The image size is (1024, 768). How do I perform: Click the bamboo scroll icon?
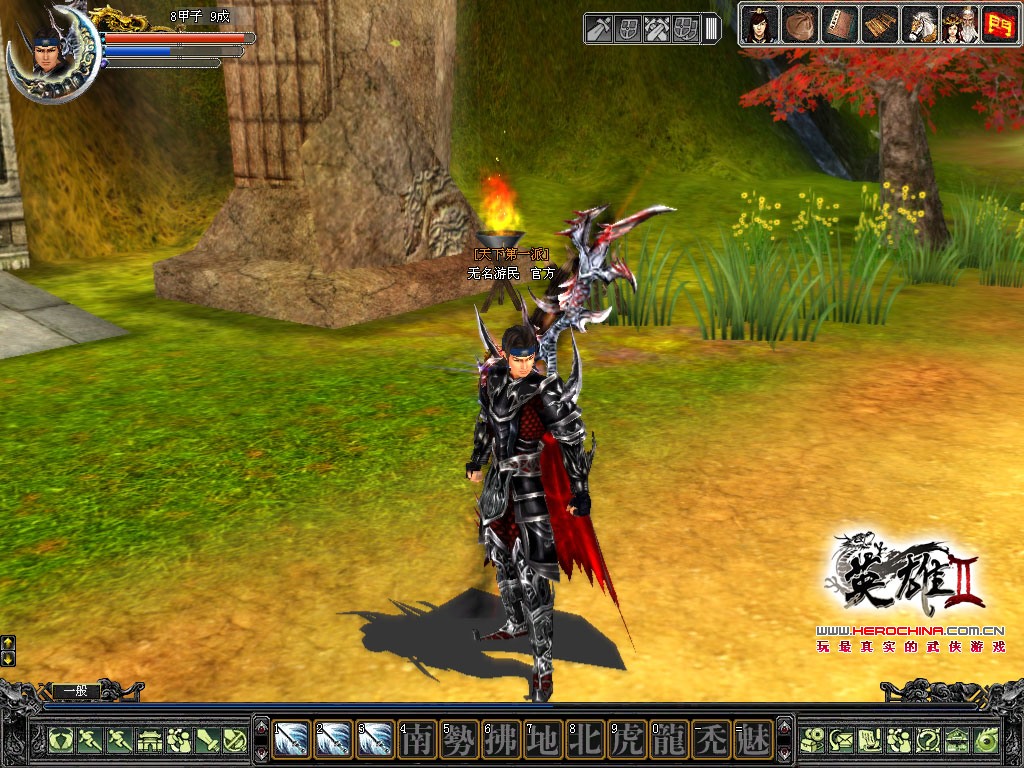pos(879,24)
